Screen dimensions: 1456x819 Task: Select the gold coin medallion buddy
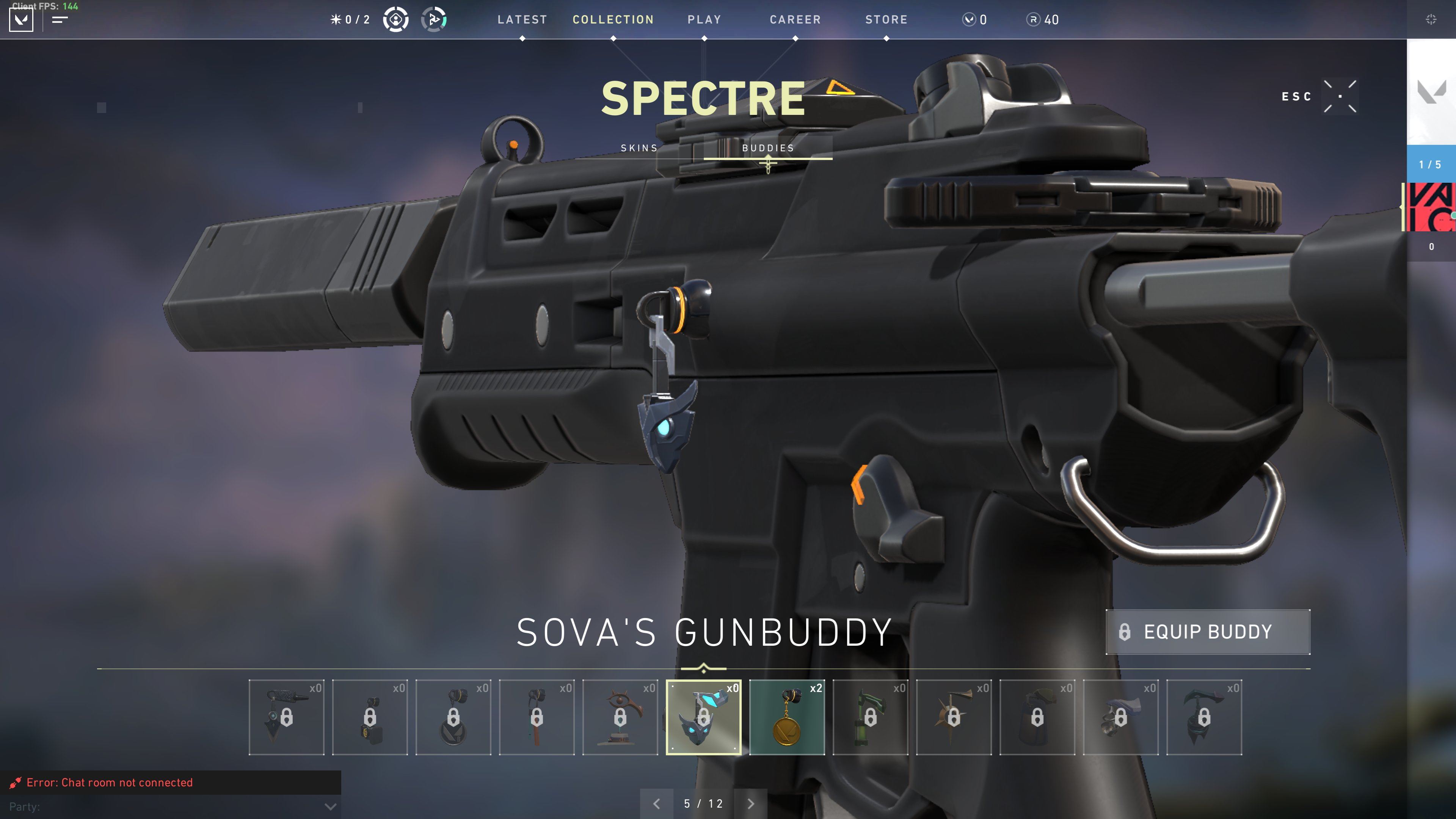[x=787, y=717]
